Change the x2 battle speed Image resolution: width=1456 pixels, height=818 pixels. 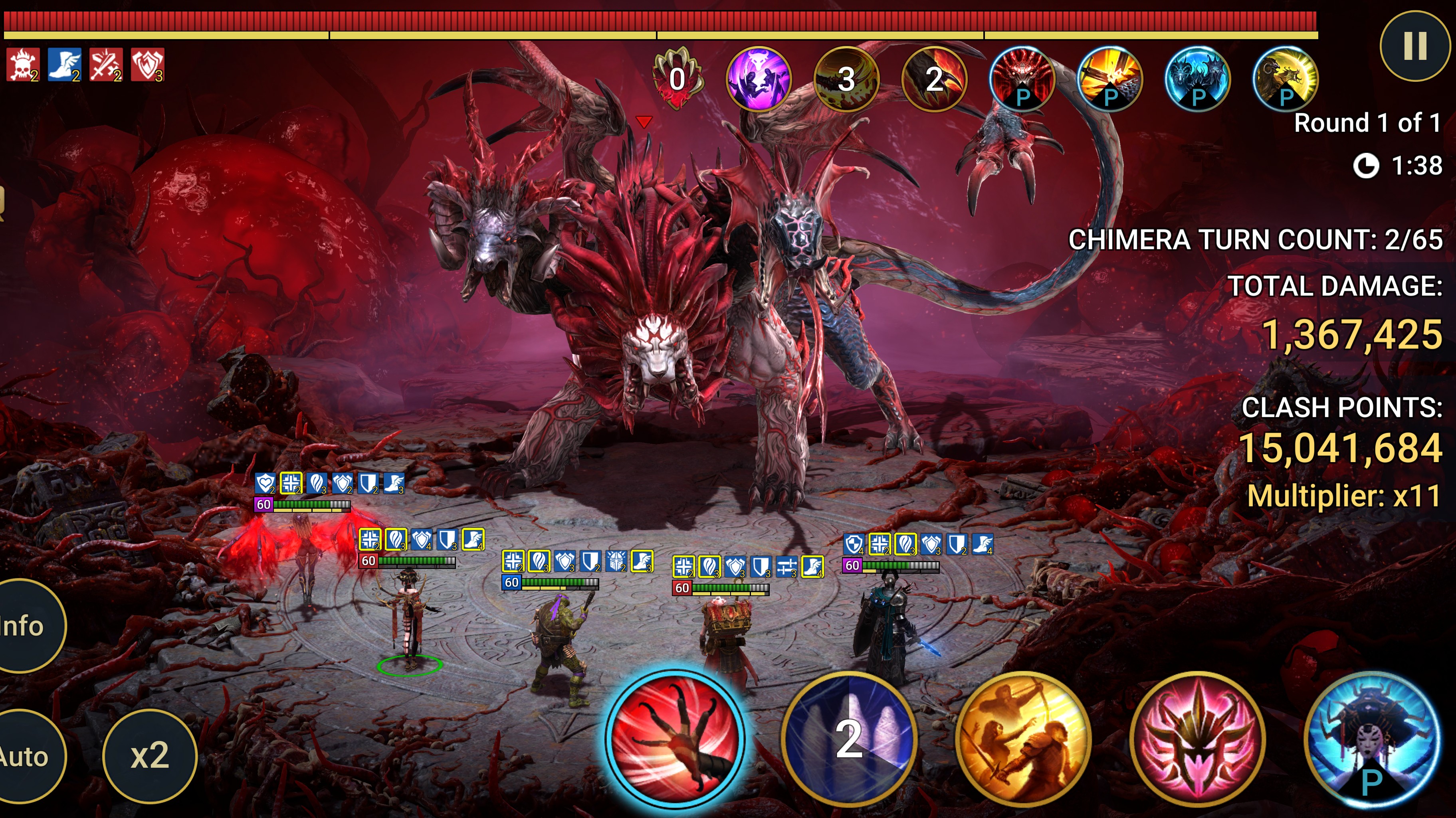click(150, 755)
